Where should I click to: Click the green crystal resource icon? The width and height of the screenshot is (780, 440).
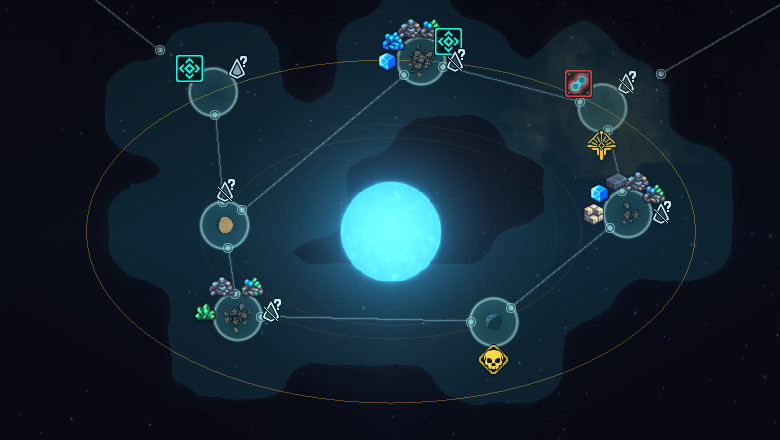pyautogui.click(x=205, y=312)
